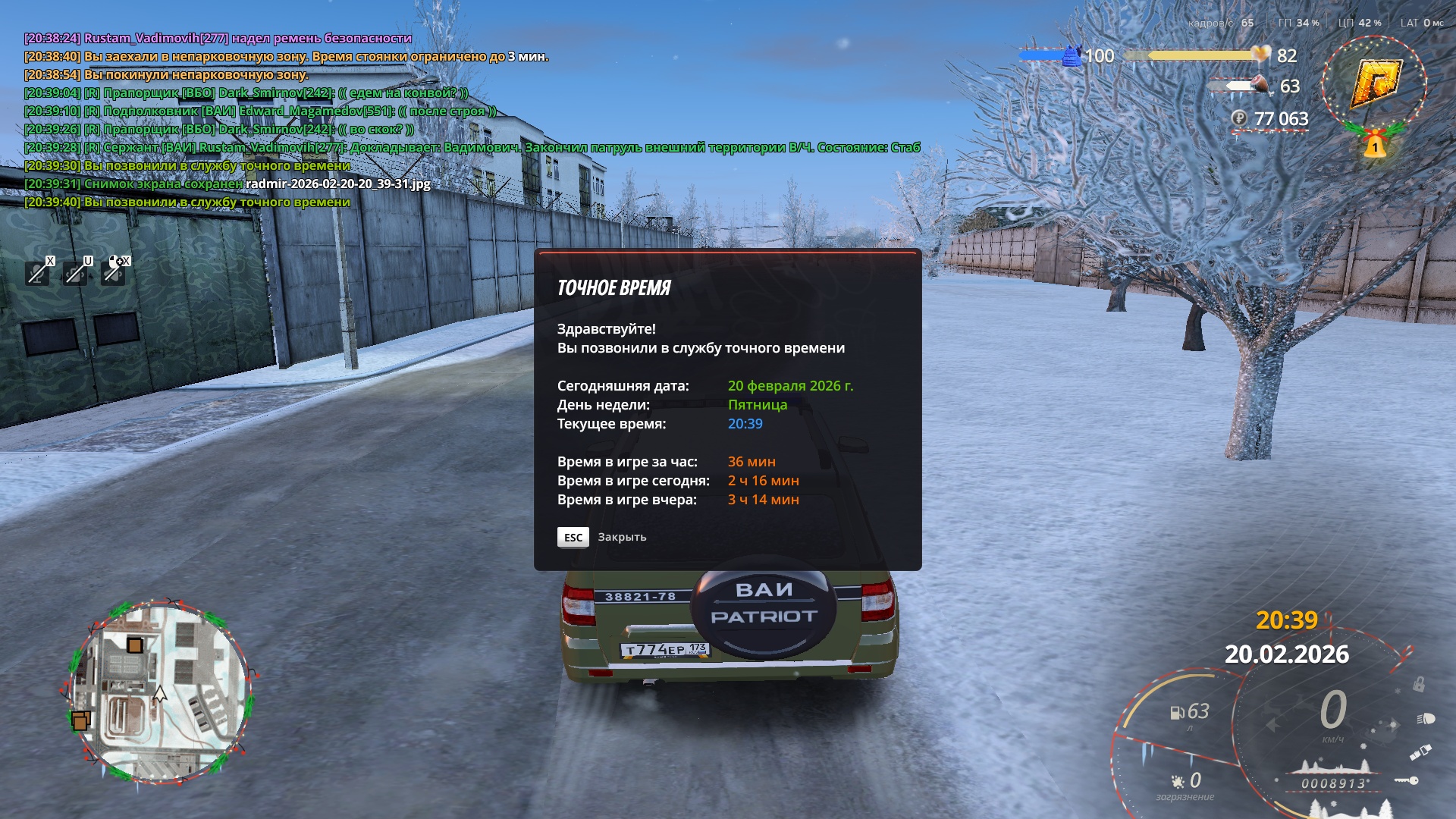1456x819 pixels.
Task: Toggle the muted walkie-talkie radio icon
Action: click(75, 272)
